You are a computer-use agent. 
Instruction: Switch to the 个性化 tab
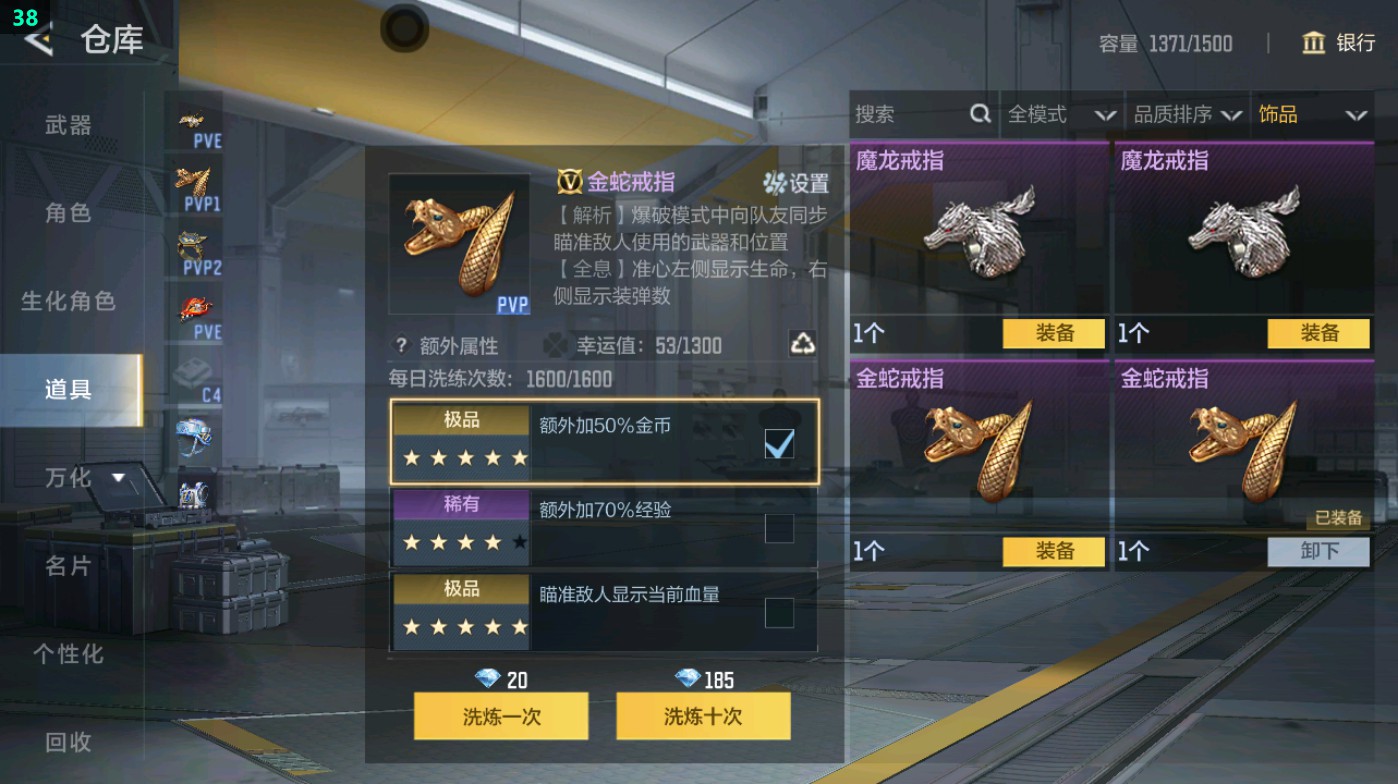[x=64, y=654]
